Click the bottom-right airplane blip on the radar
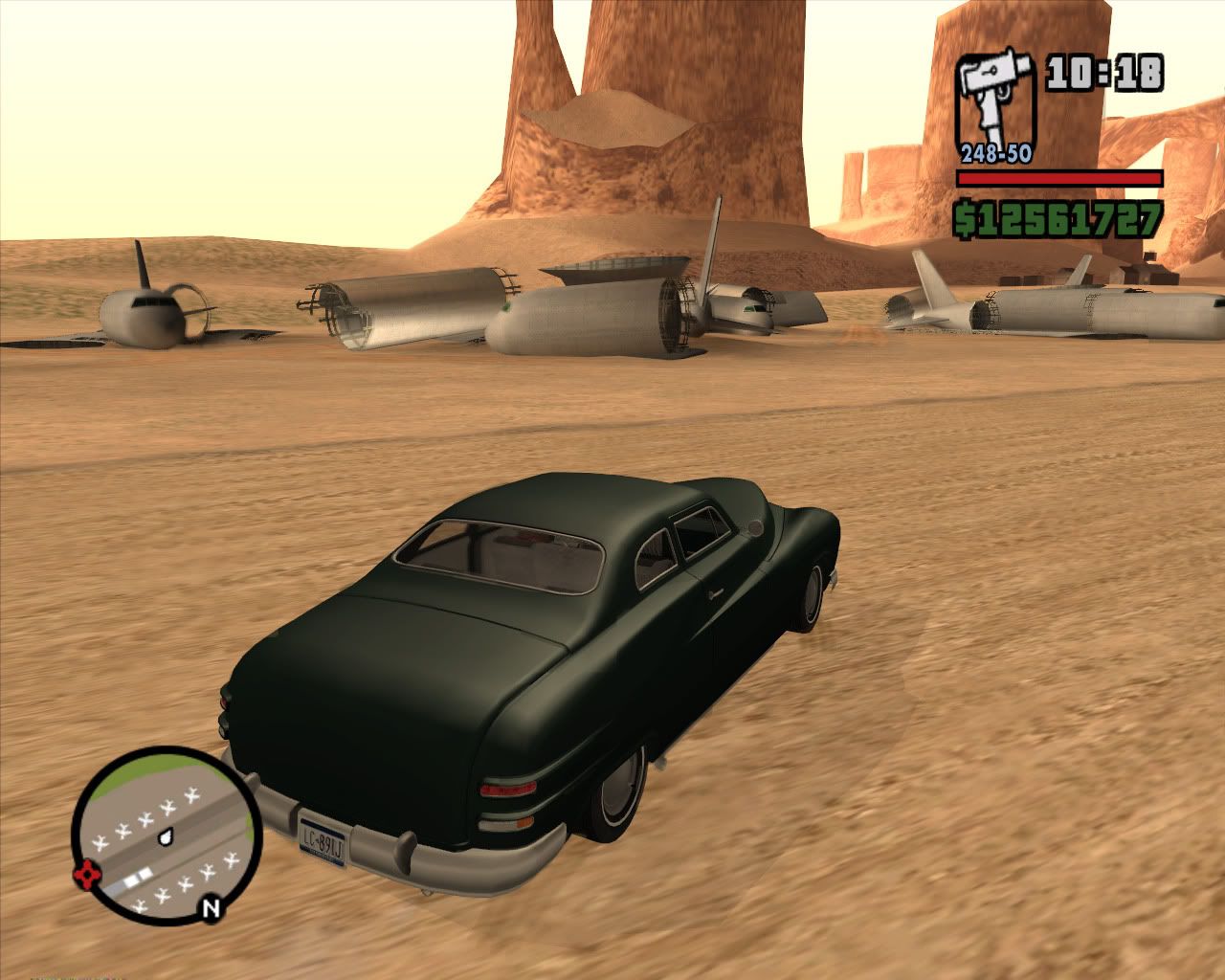Viewport: 1225px width, 980px height. [x=231, y=860]
